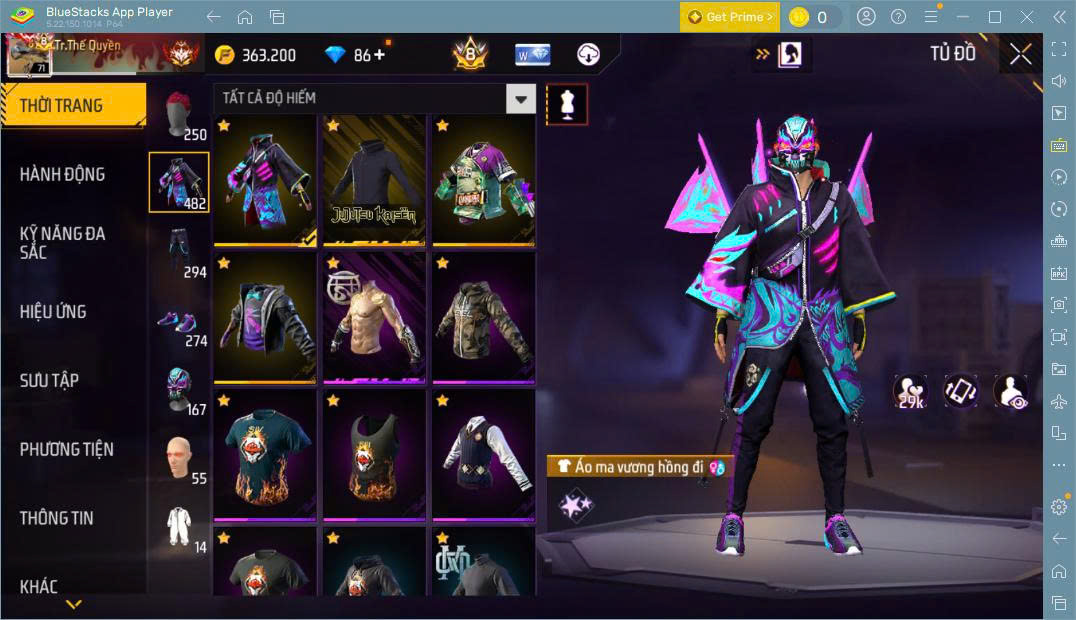Choose the camouflage hoodie jacket
This screenshot has width=1076, height=620.
point(483,318)
